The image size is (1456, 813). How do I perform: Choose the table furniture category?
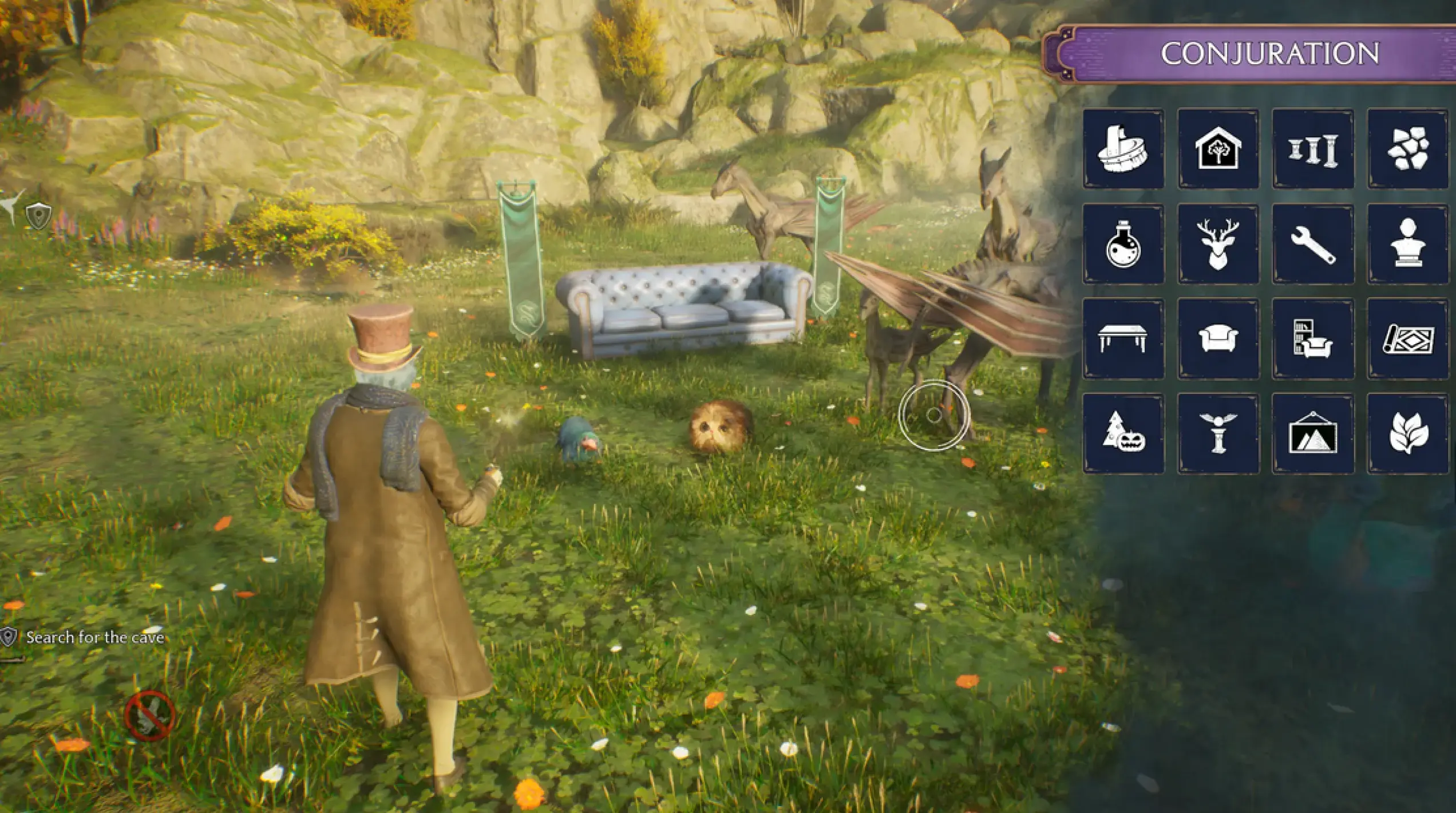1123,339
